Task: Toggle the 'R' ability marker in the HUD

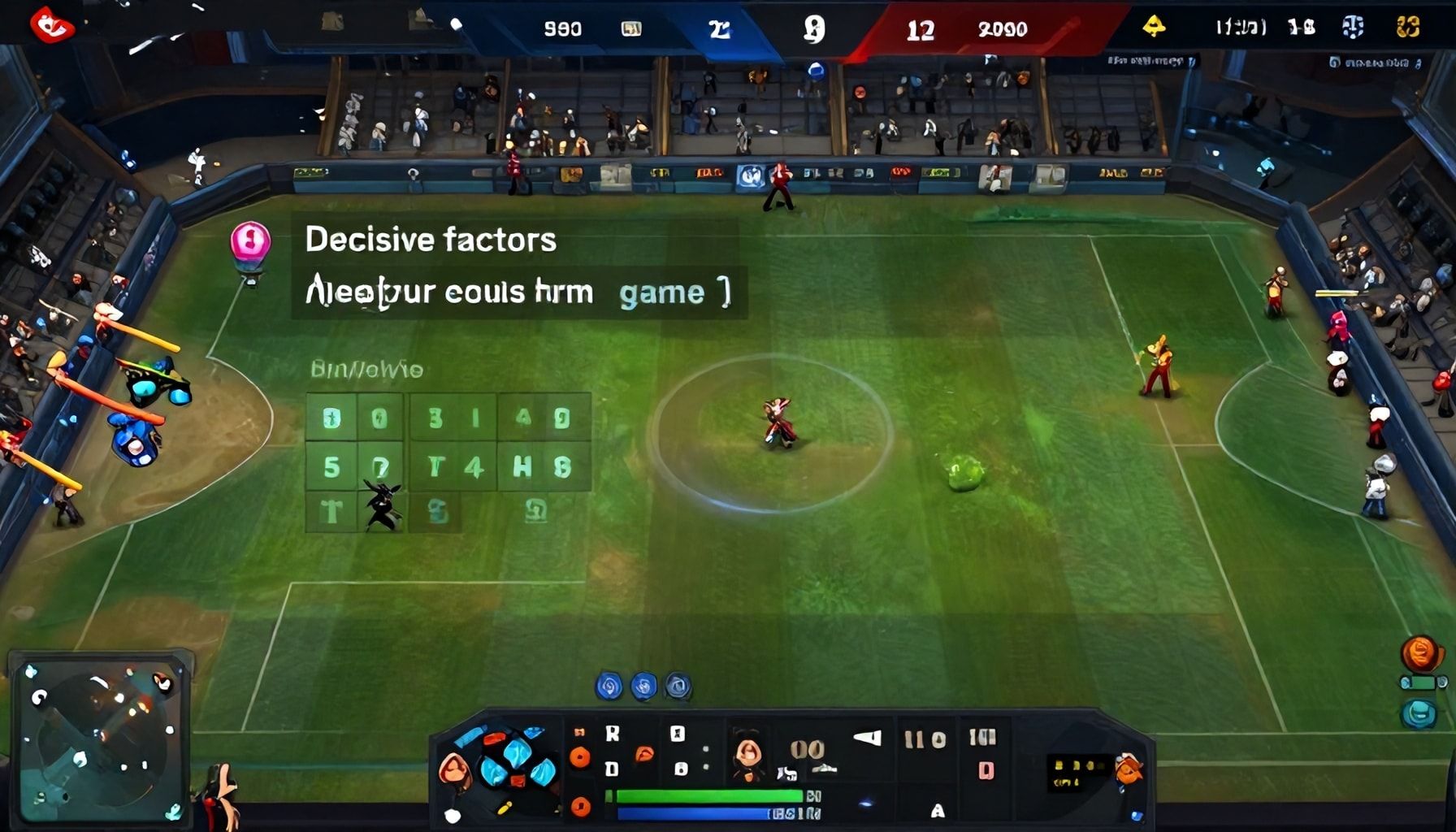Action: click(613, 732)
